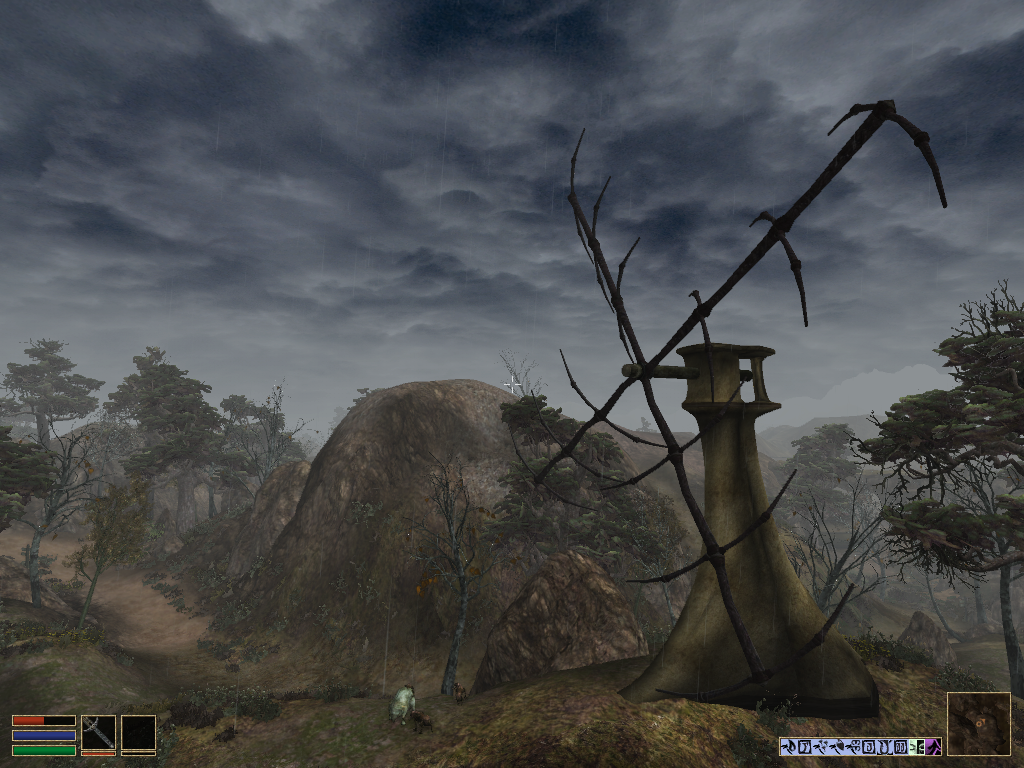
Task: Open the minimap
Action: [978, 723]
